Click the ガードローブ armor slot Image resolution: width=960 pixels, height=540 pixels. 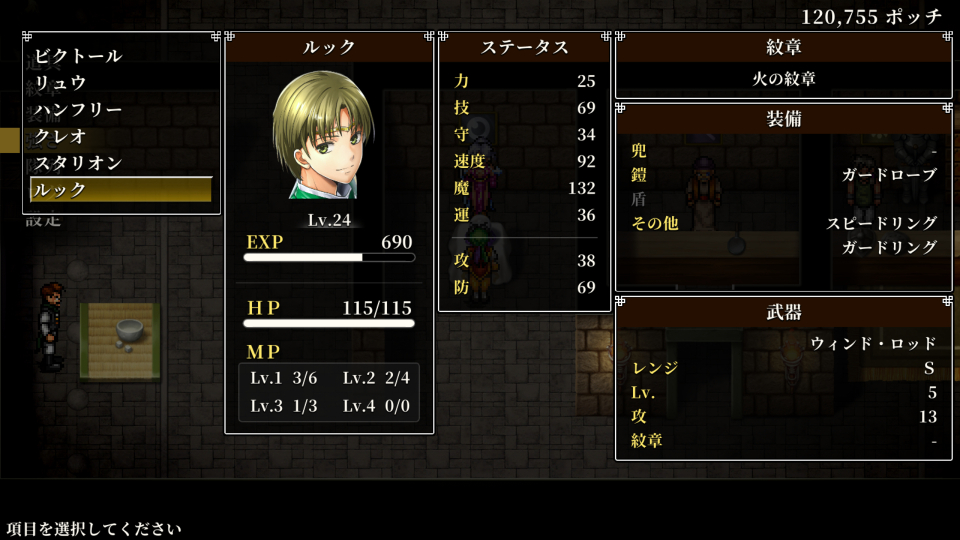tap(889, 175)
